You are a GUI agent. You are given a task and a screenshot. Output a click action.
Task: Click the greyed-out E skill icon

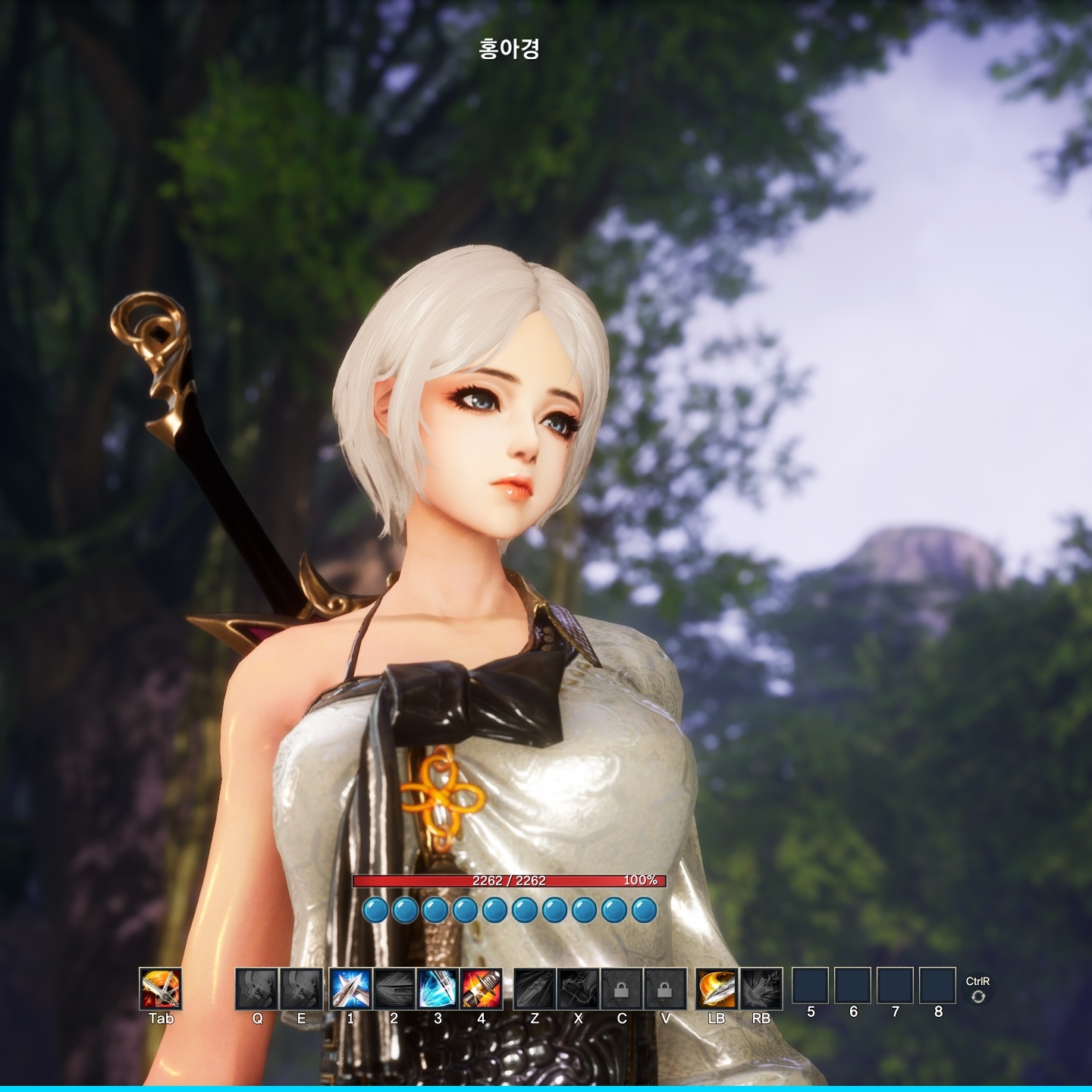point(303,990)
